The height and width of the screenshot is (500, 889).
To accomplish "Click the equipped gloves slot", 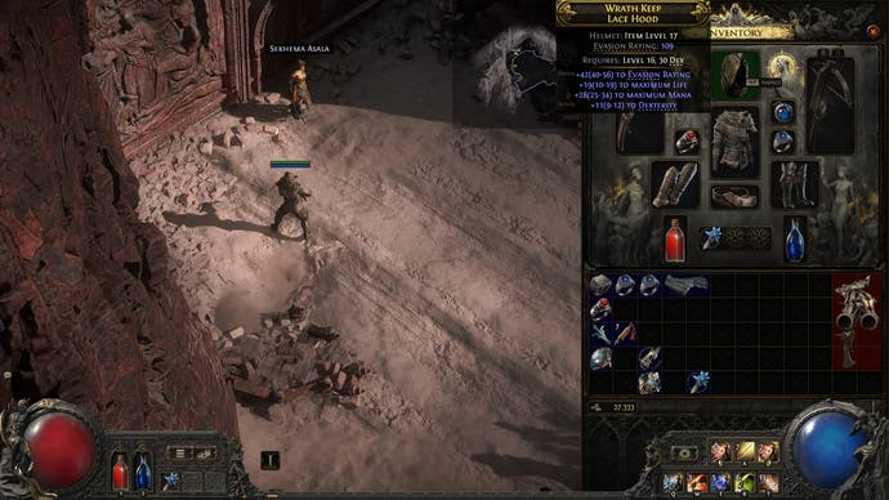I will [676, 184].
